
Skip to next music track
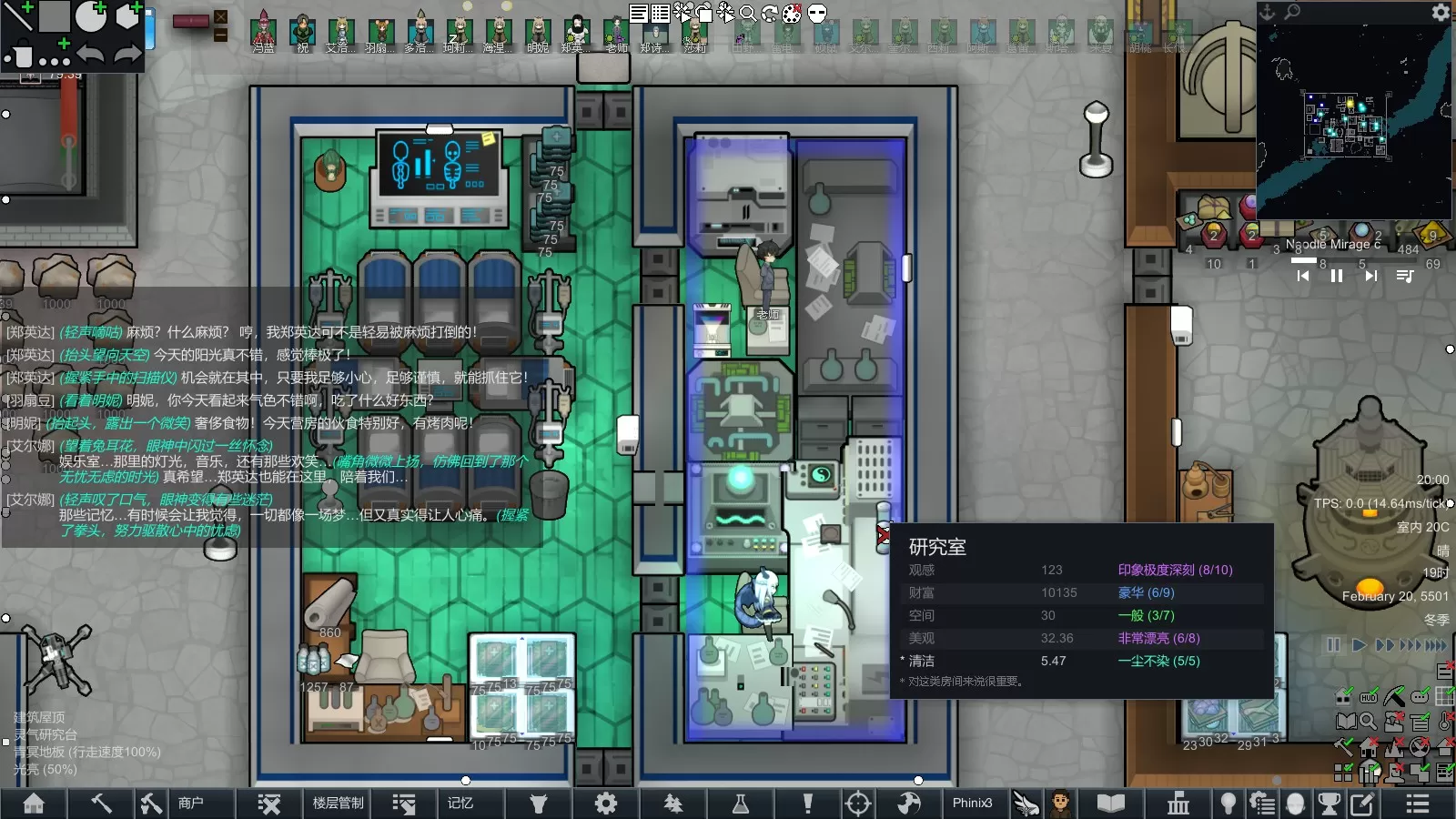[1370, 276]
